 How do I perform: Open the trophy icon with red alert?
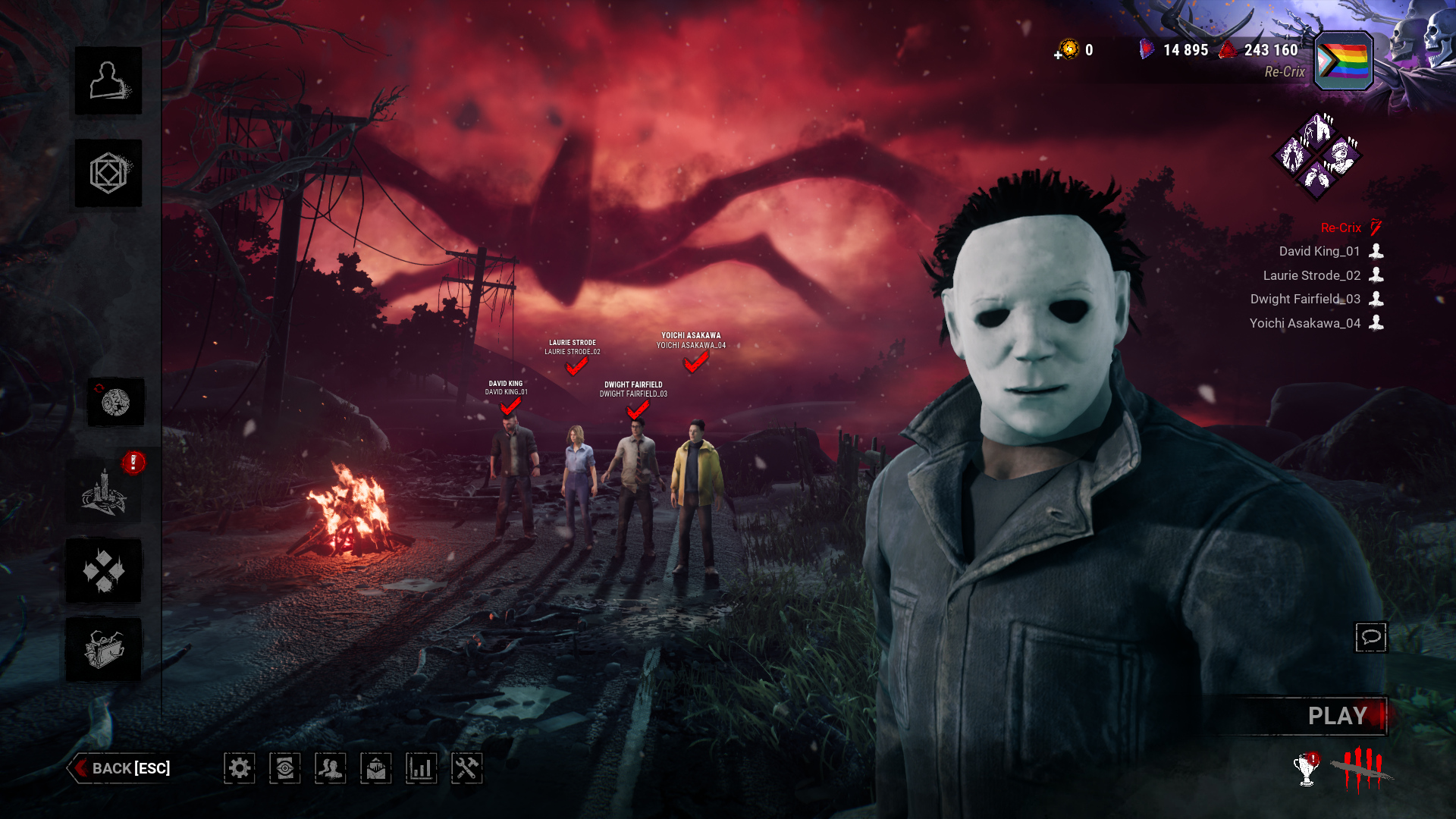[1306, 770]
